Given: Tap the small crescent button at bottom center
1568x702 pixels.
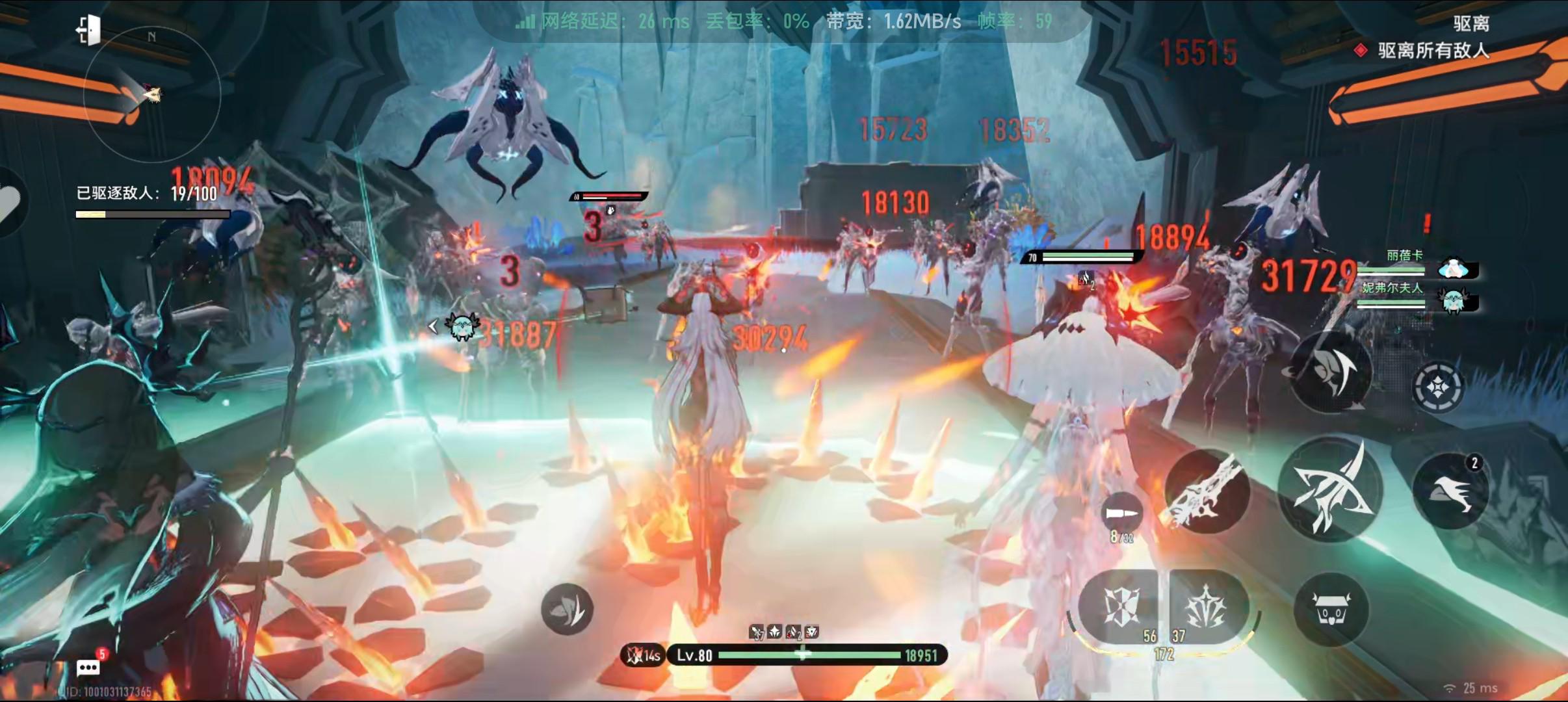Looking at the screenshot, I should [x=567, y=609].
